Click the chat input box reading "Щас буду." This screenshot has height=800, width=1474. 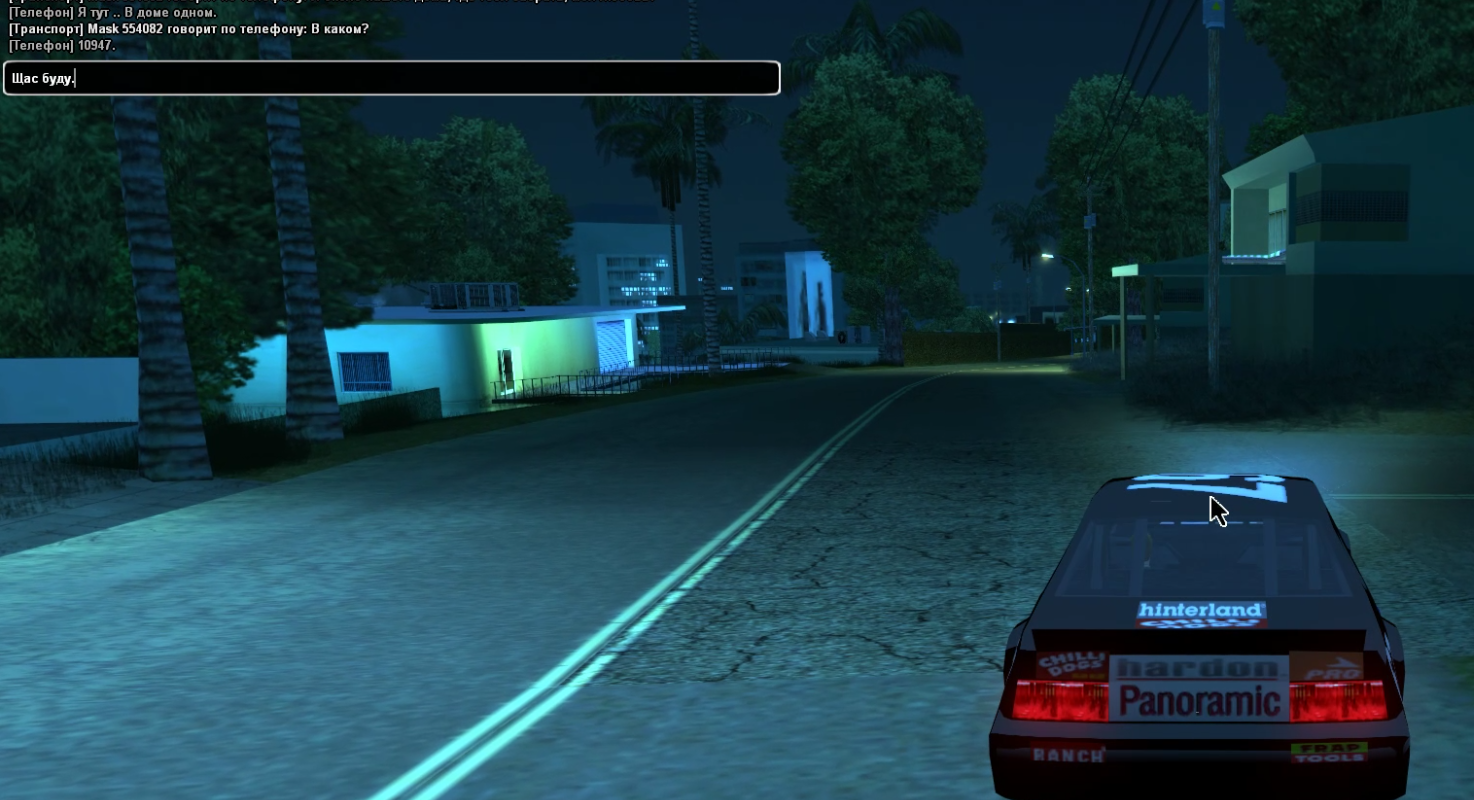(x=391, y=78)
